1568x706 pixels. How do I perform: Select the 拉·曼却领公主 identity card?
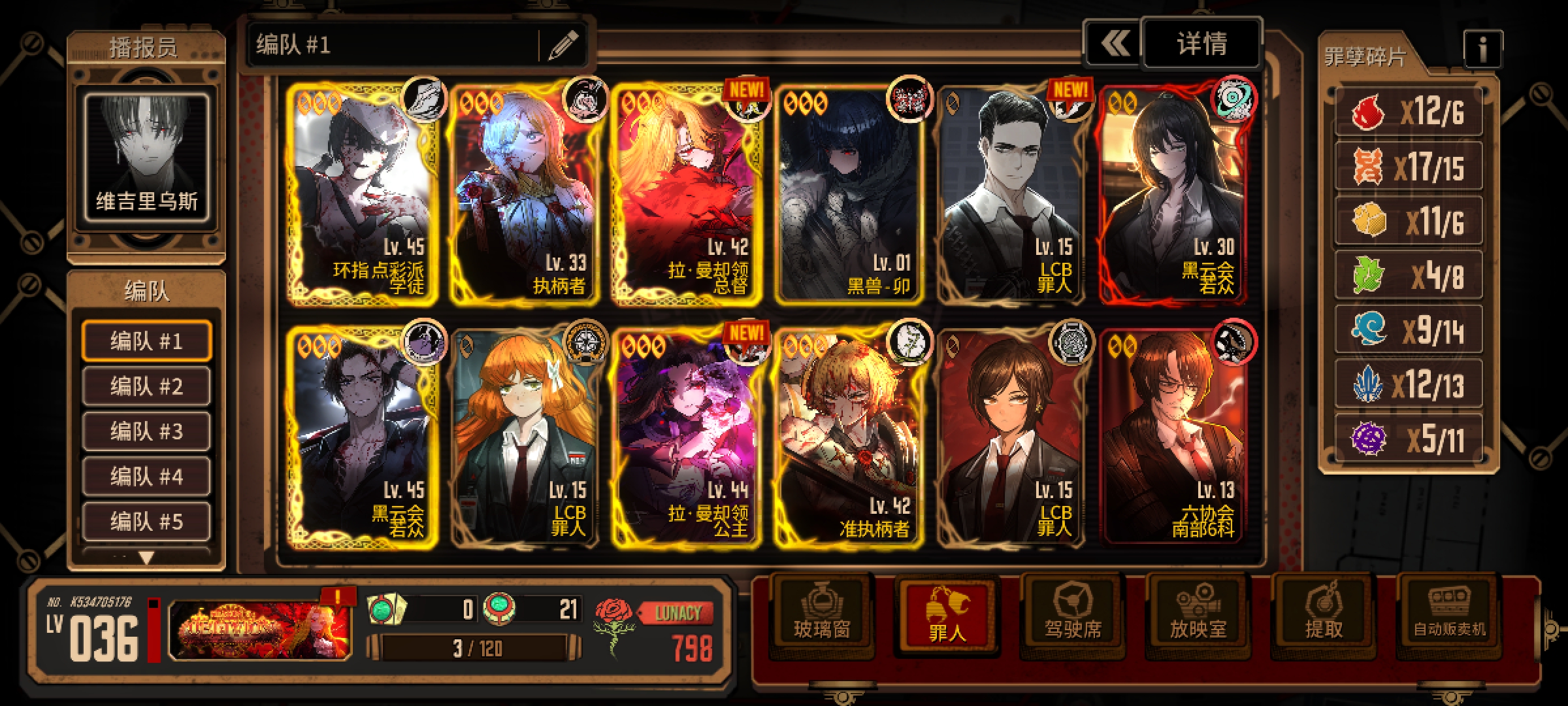(686, 438)
